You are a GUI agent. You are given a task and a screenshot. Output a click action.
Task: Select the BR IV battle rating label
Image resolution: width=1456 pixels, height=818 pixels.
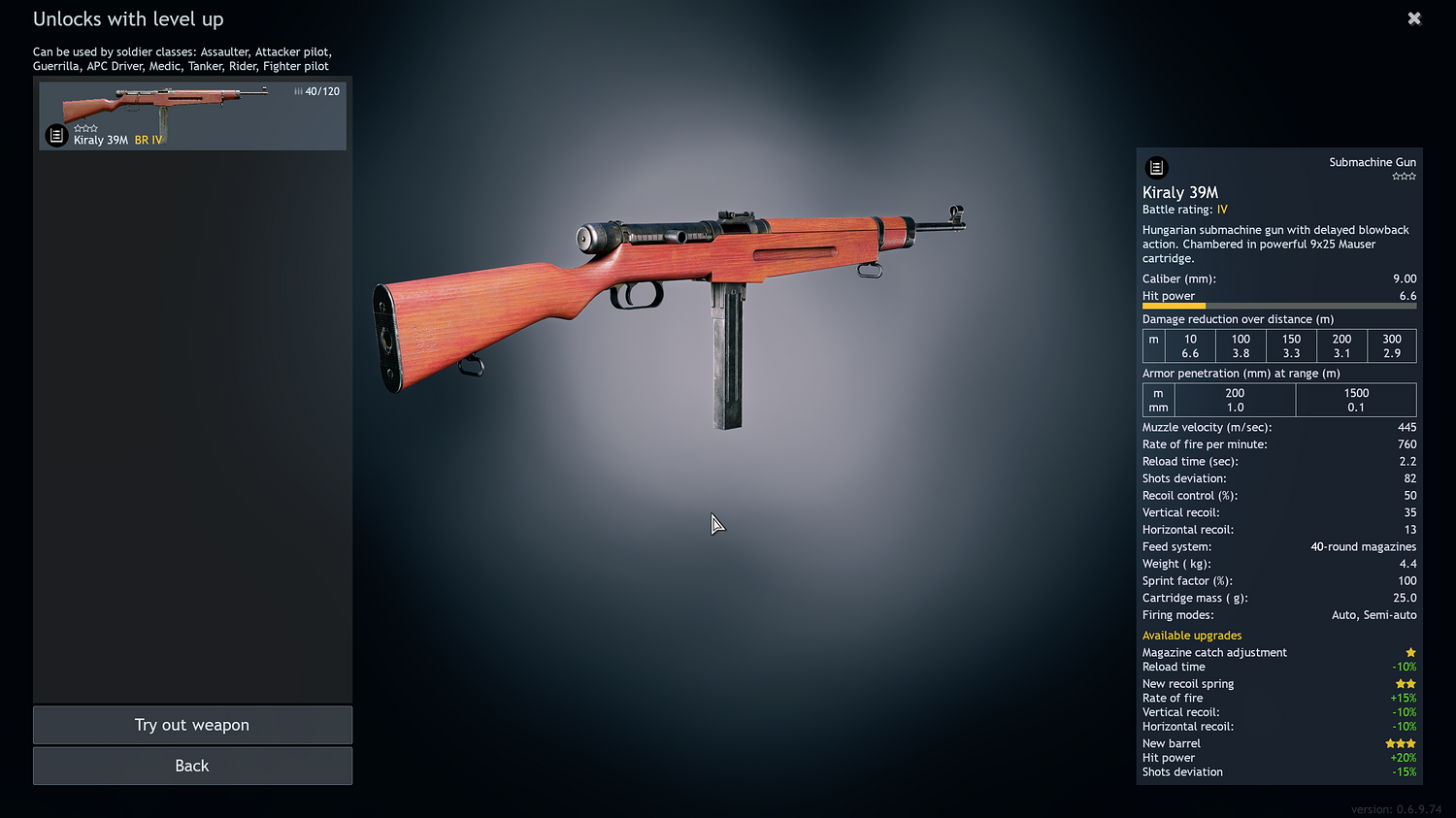(x=149, y=139)
